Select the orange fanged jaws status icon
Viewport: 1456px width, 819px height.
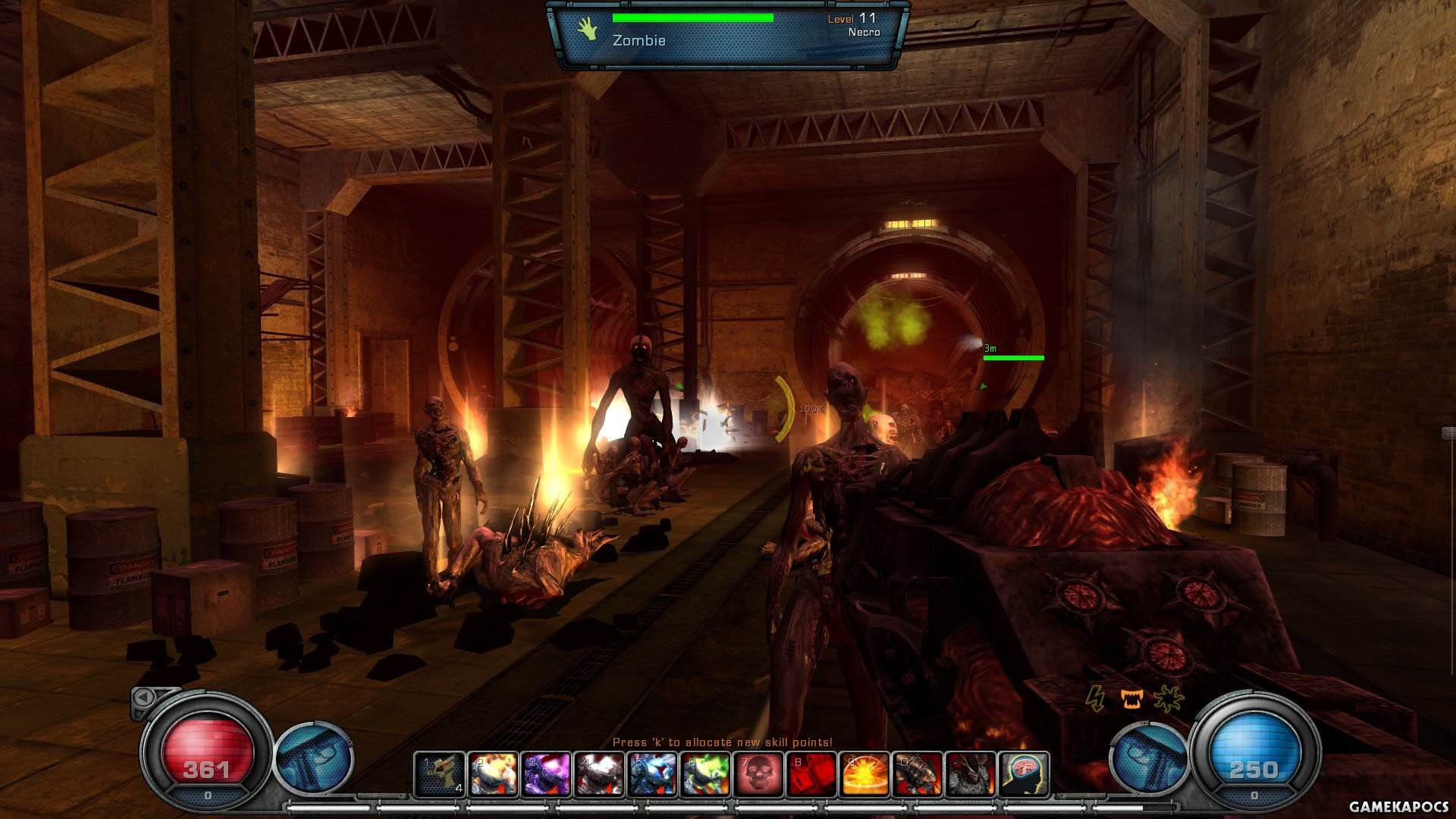[x=1131, y=698]
